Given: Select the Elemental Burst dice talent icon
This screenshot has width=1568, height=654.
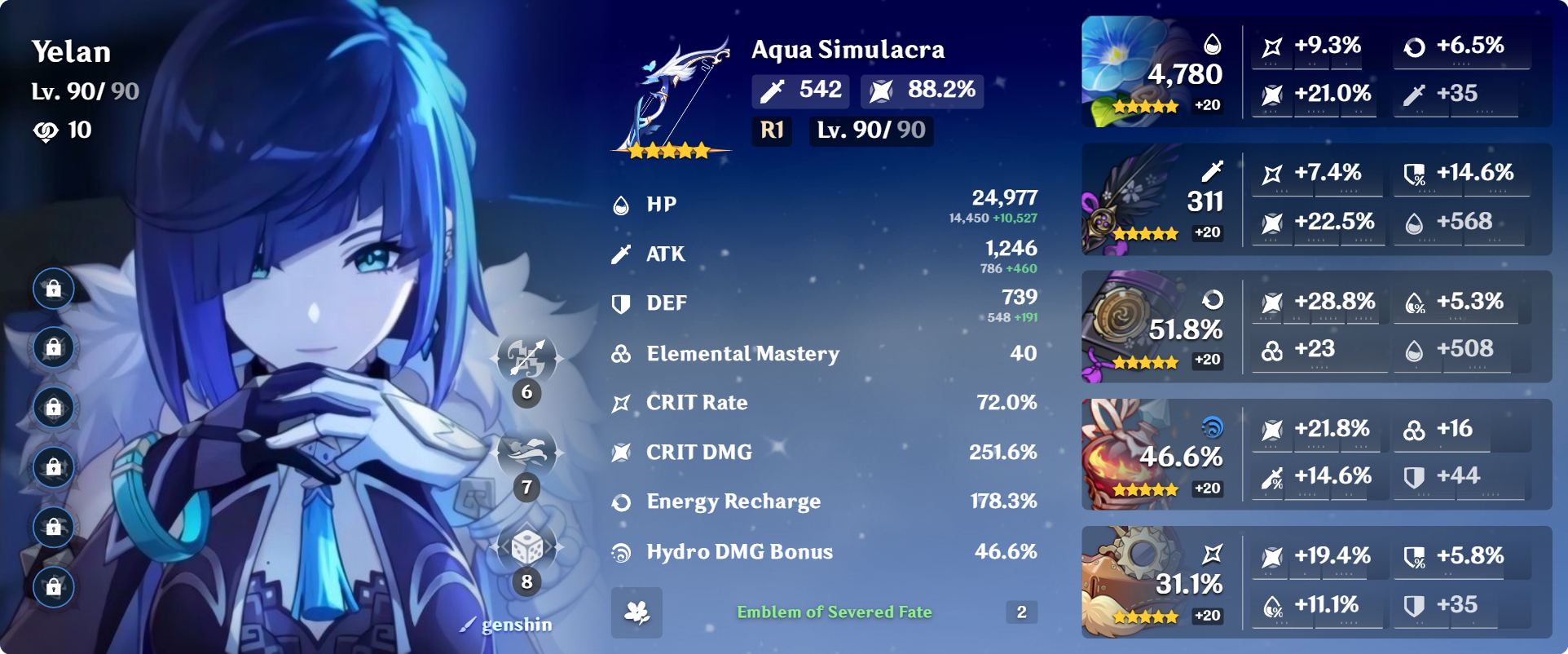Looking at the screenshot, I should click(527, 548).
